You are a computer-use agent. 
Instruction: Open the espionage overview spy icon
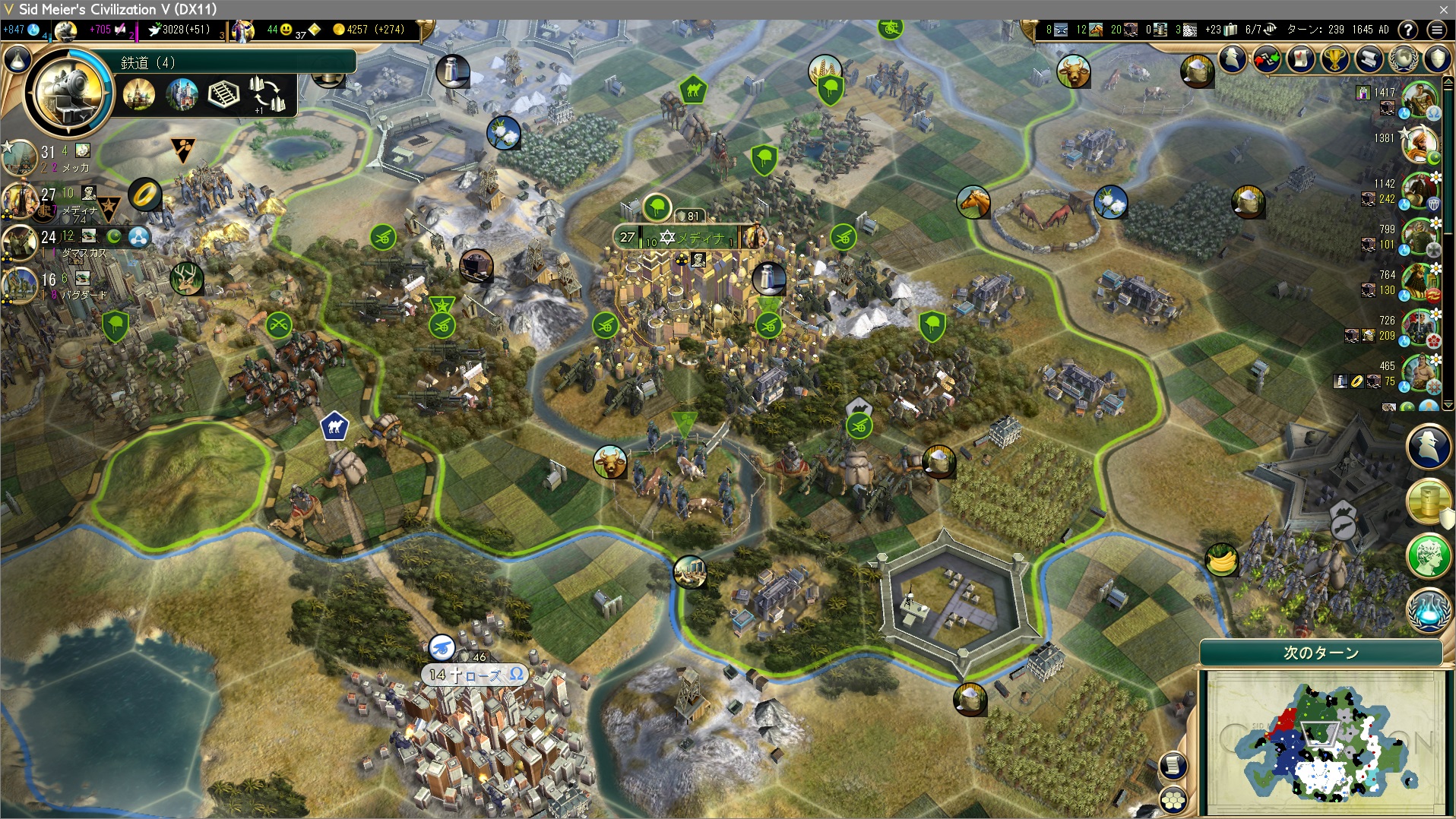1233,58
